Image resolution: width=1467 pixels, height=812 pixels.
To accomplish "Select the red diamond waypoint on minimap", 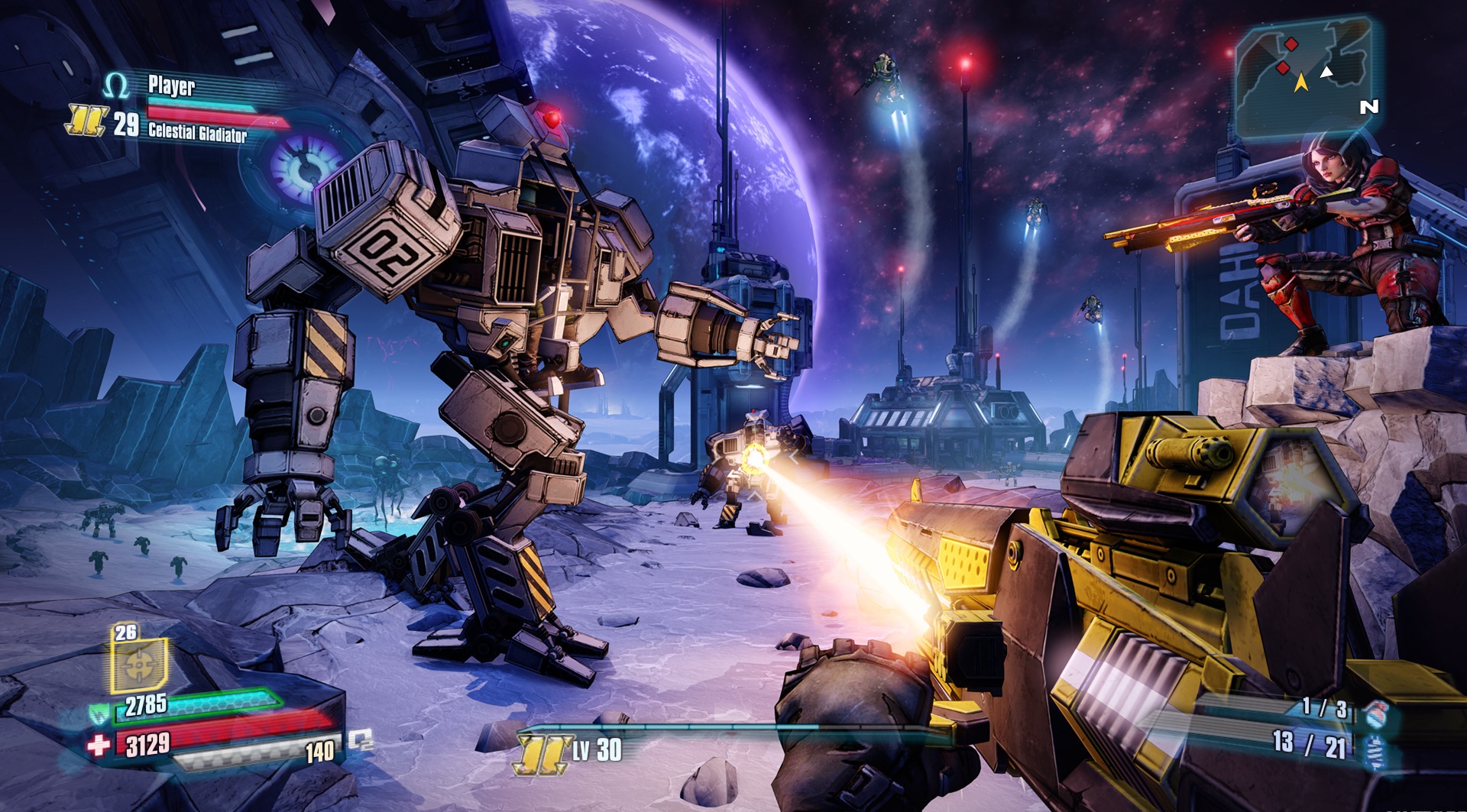I will pos(1291,44).
